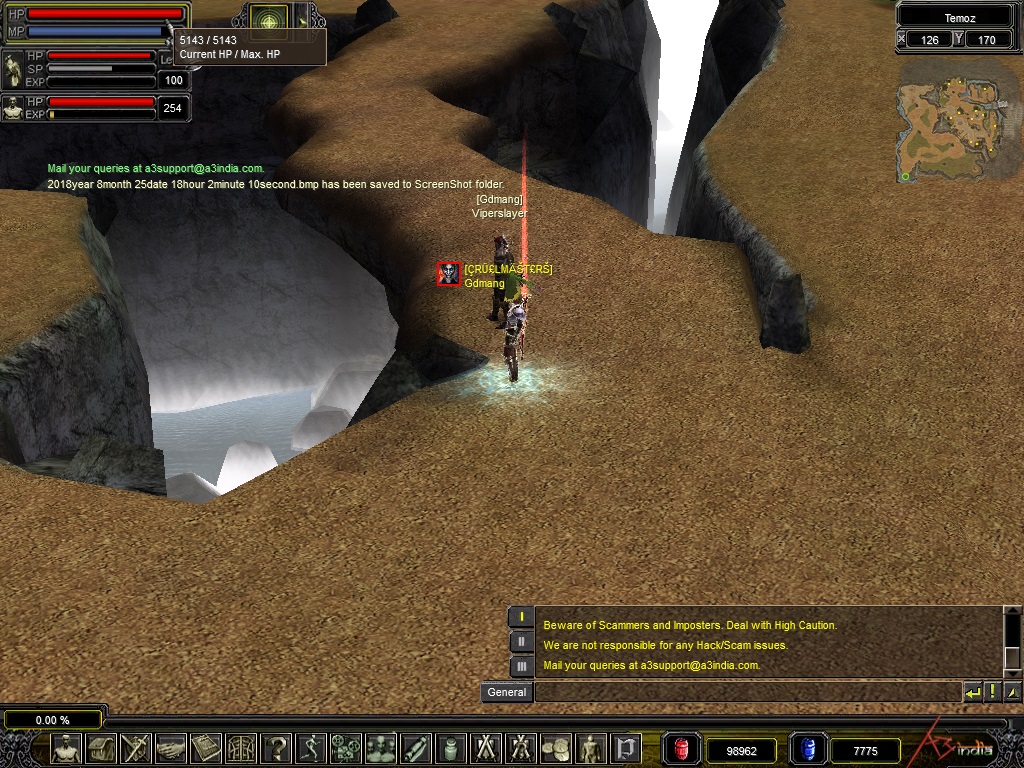Image resolution: width=1024 pixels, height=768 pixels.
Task: Click the film camera icon
Action: 345,747
